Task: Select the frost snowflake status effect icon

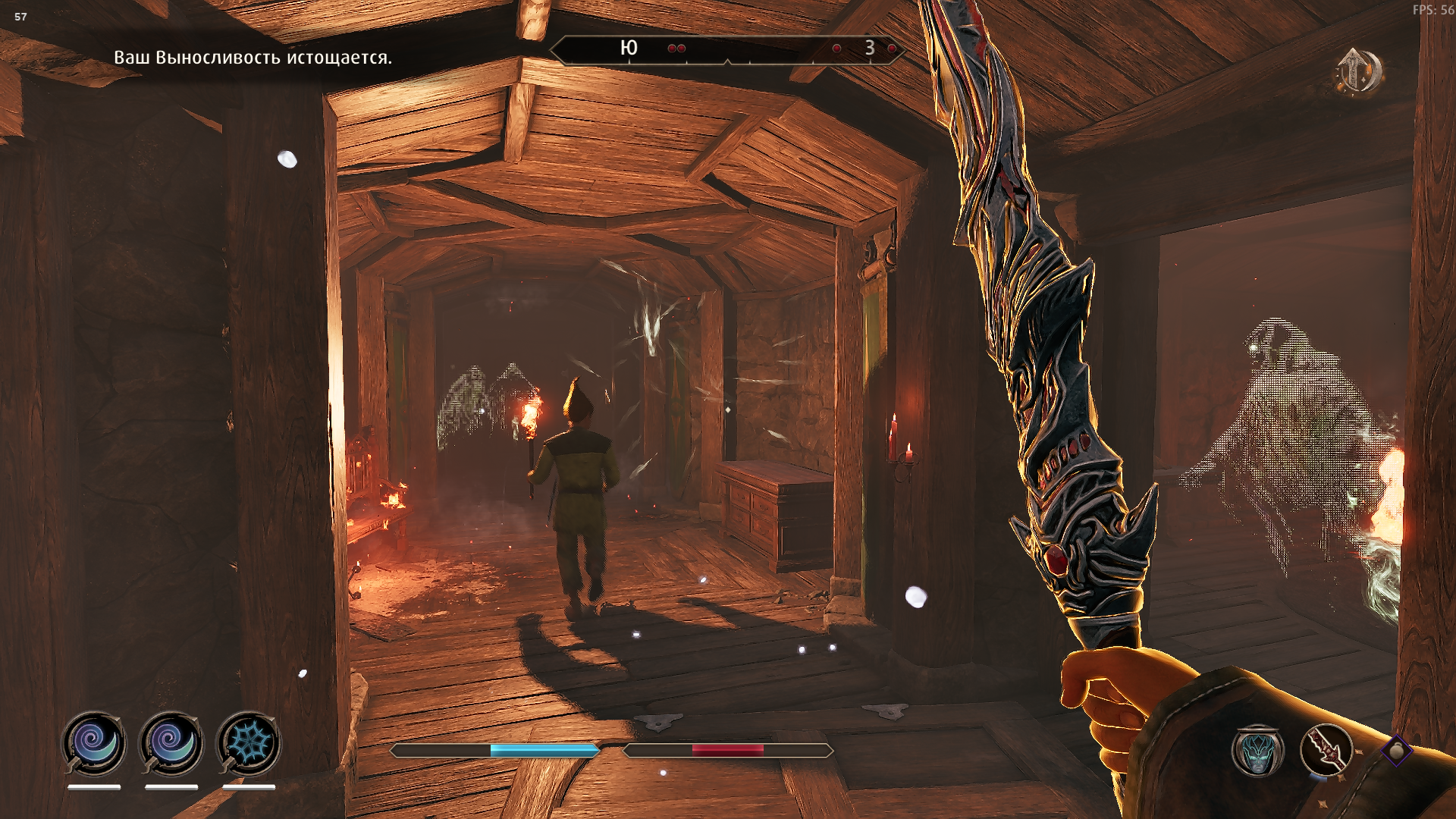Action: point(249,742)
